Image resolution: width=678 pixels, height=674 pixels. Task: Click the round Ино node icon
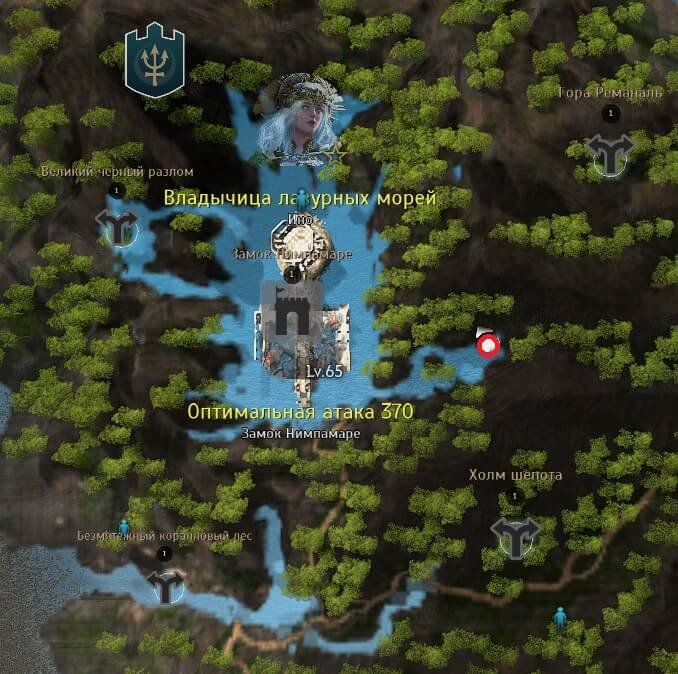click(302, 244)
